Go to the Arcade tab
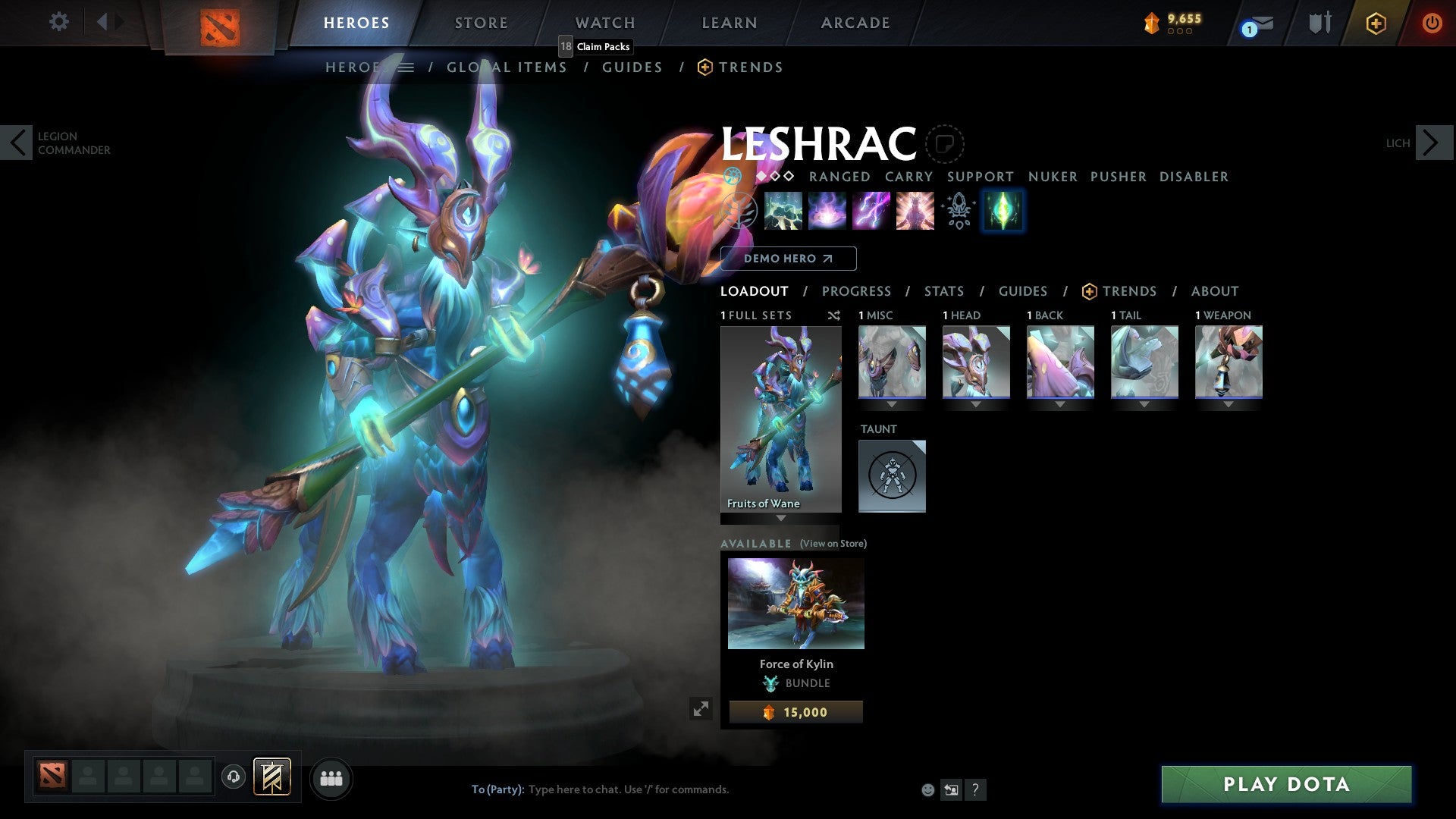Image resolution: width=1456 pixels, height=819 pixels. [855, 23]
